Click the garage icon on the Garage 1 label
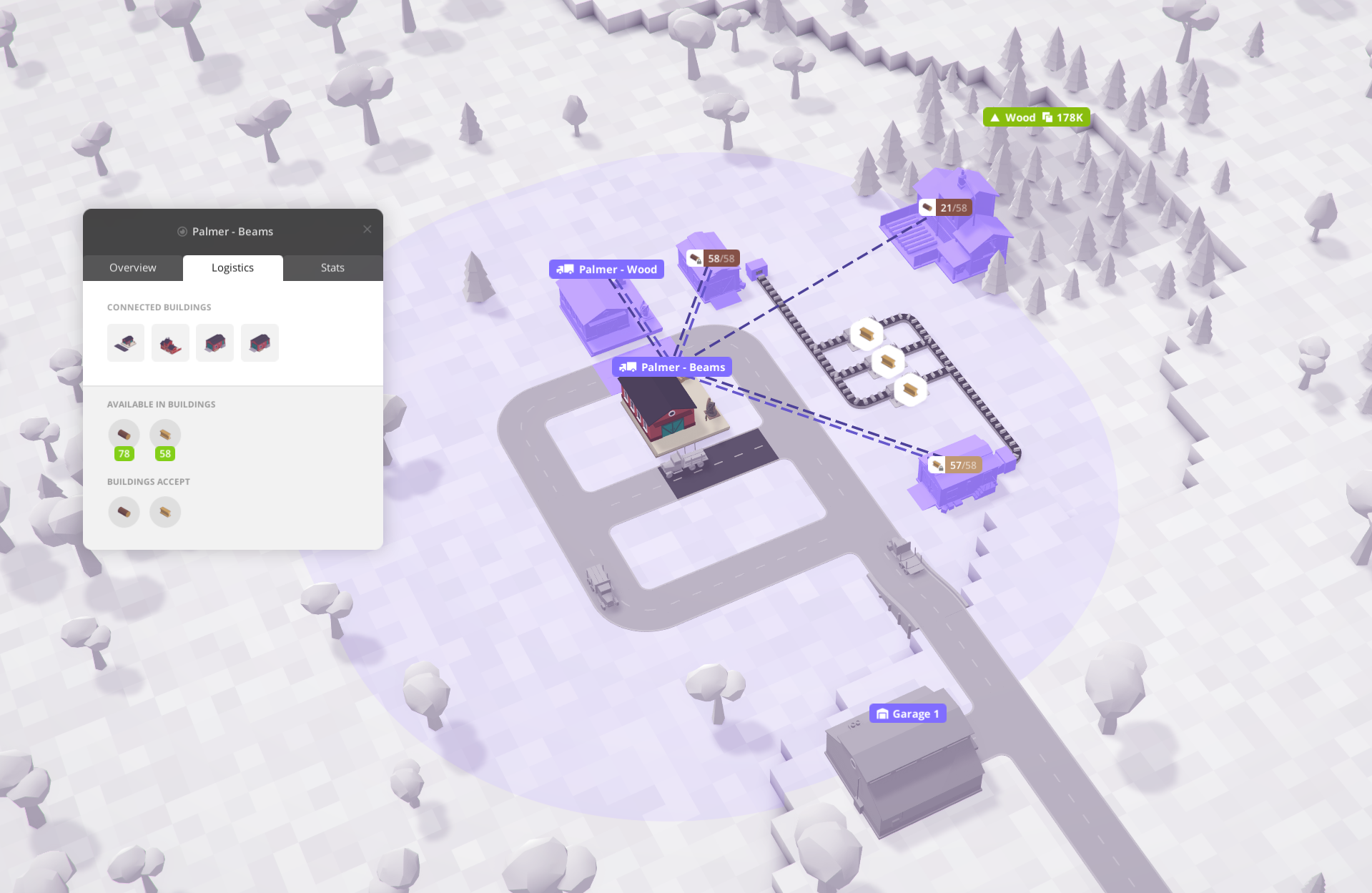This screenshot has height=893, width=1372. tap(883, 713)
